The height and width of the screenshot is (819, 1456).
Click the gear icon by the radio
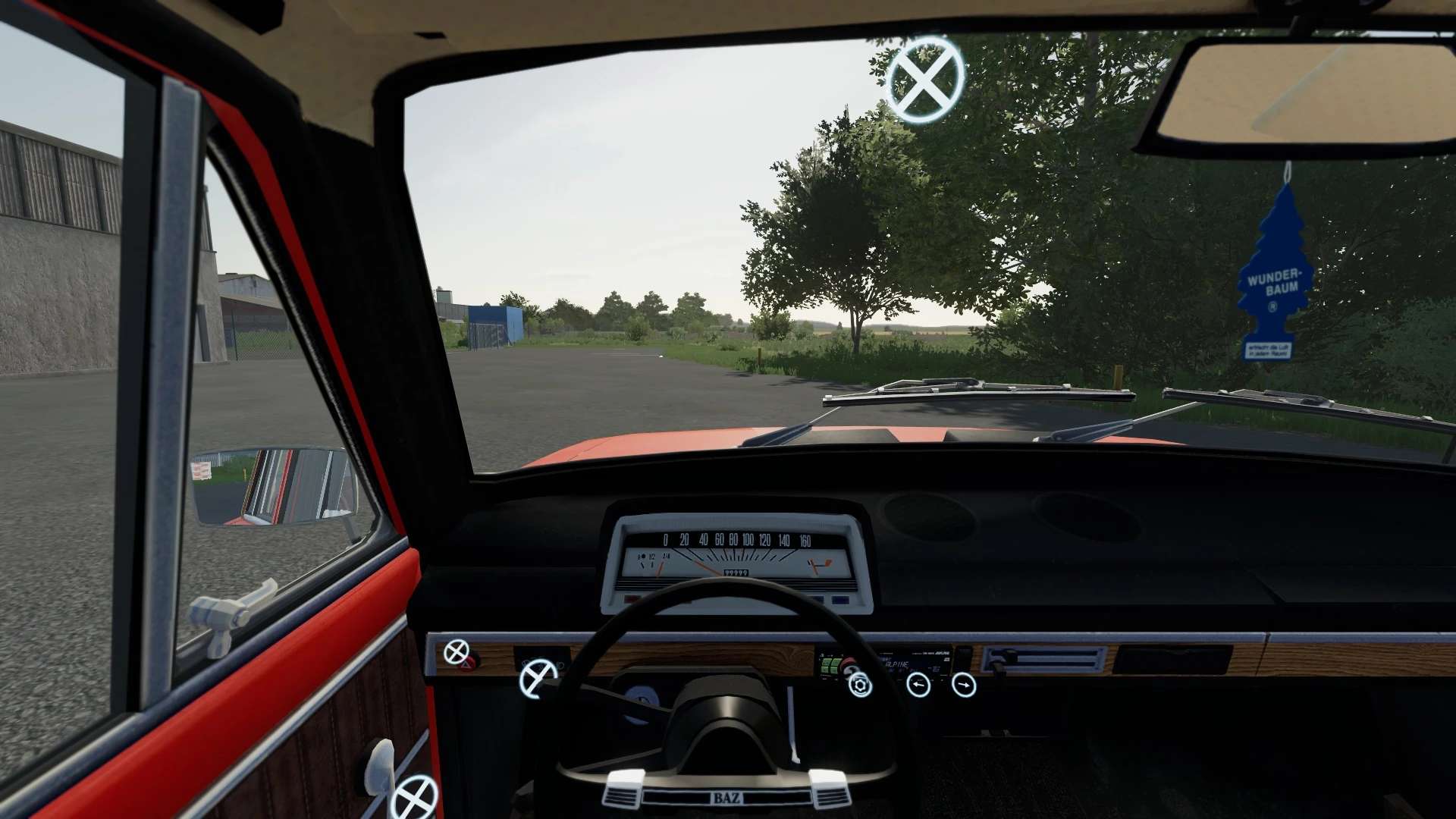[x=859, y=686]
